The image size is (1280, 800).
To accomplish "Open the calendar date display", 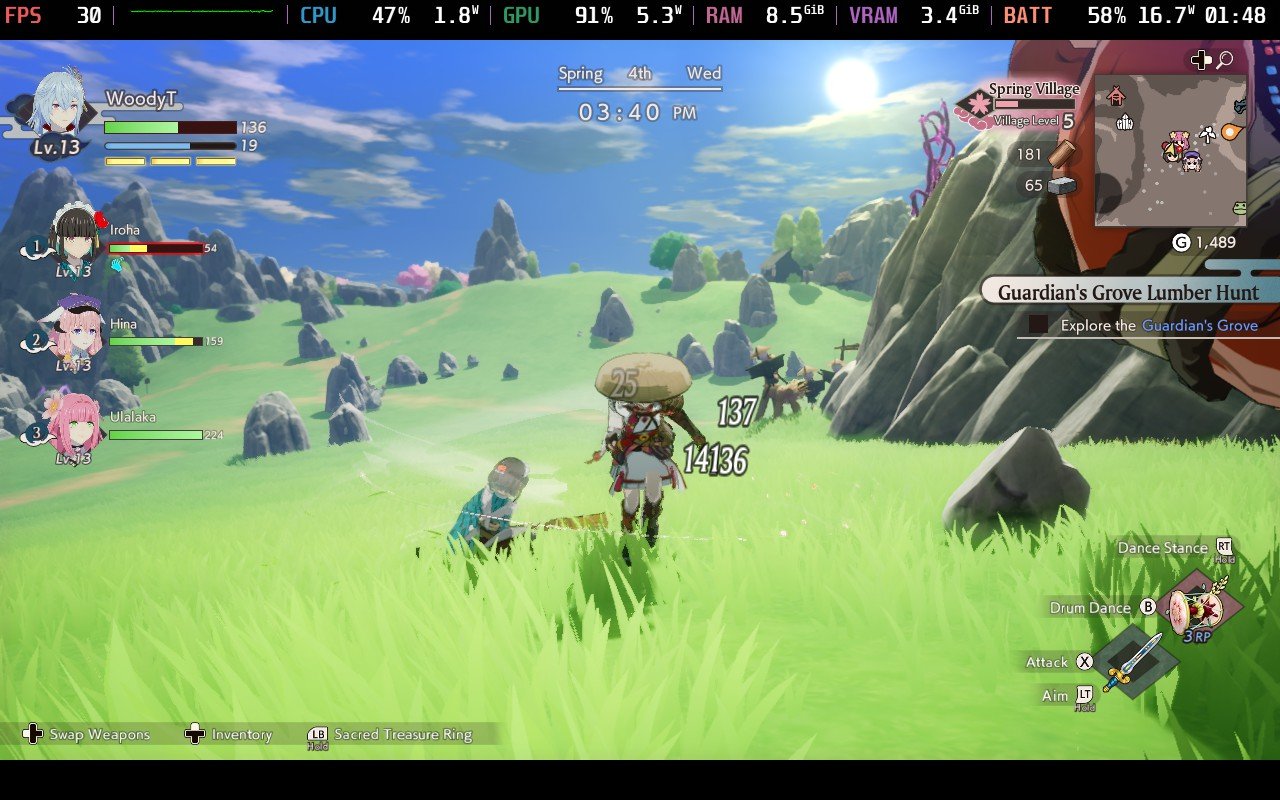I will tap(640, 74).
